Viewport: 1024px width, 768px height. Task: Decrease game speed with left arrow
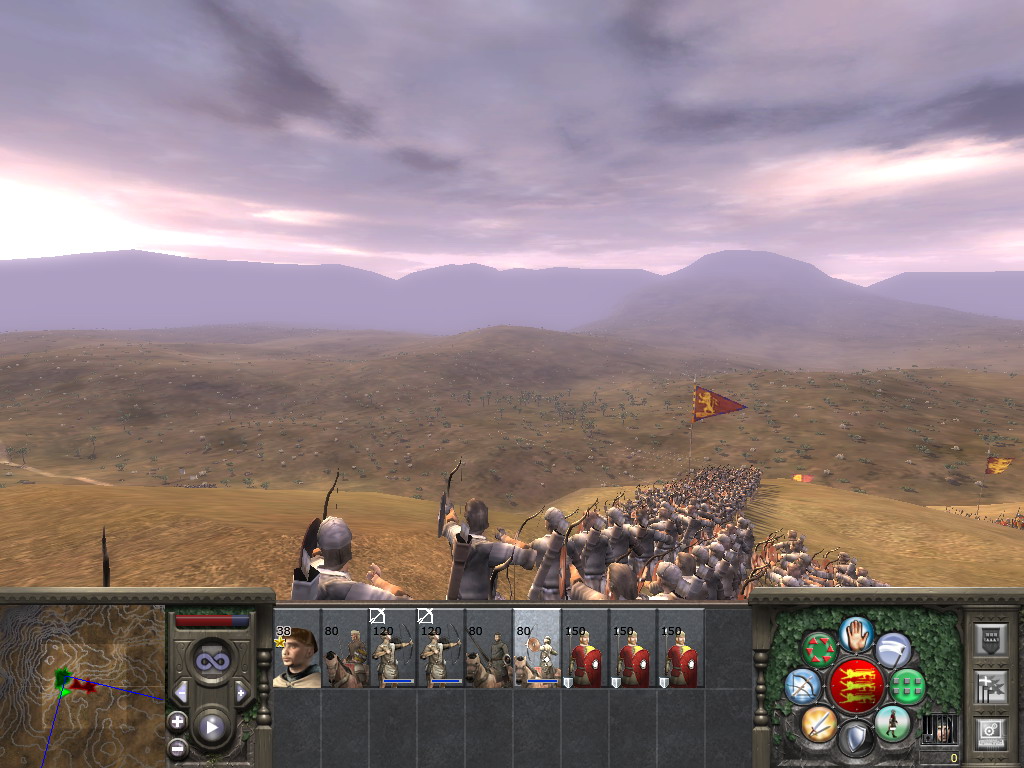point(181,692)
